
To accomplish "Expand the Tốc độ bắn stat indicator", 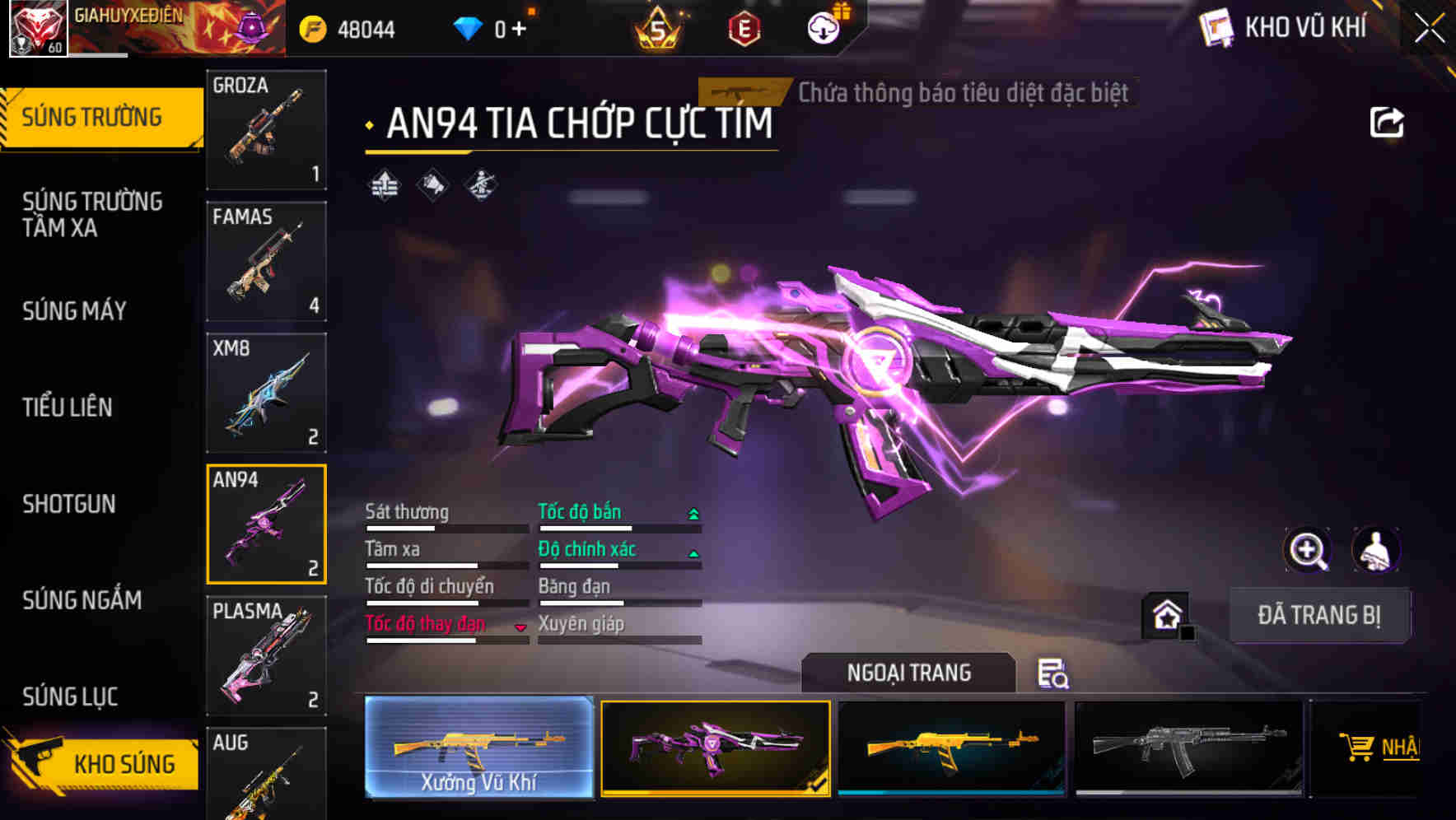I will pos(693,512).
